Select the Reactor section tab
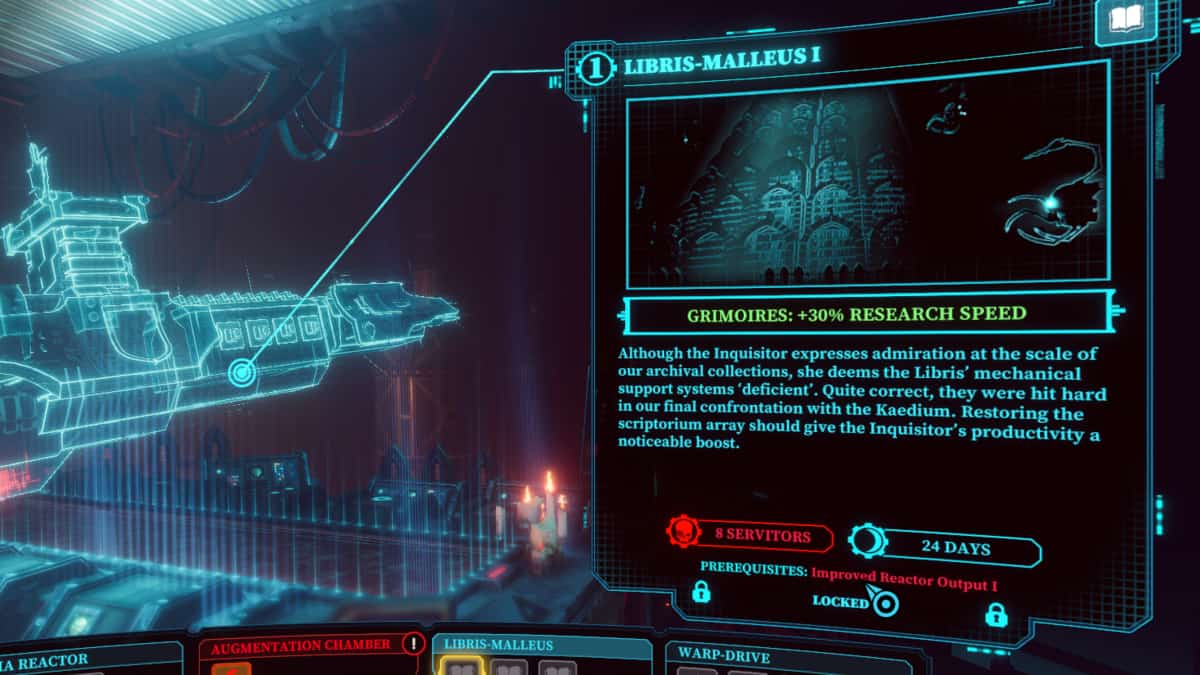Viewport: 1200px width, 675px height. click(x=60, y=659)
